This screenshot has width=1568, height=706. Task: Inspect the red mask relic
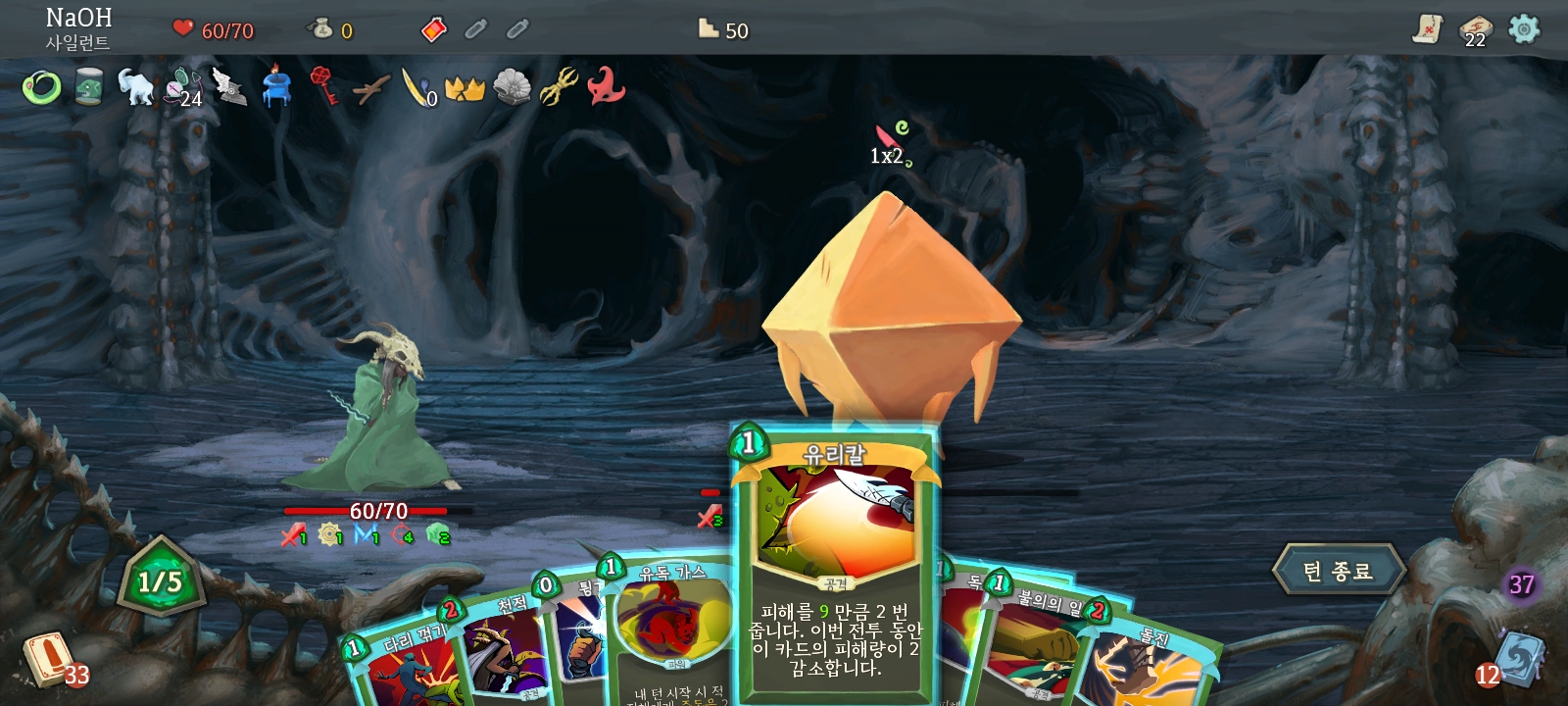pos(606,86)
